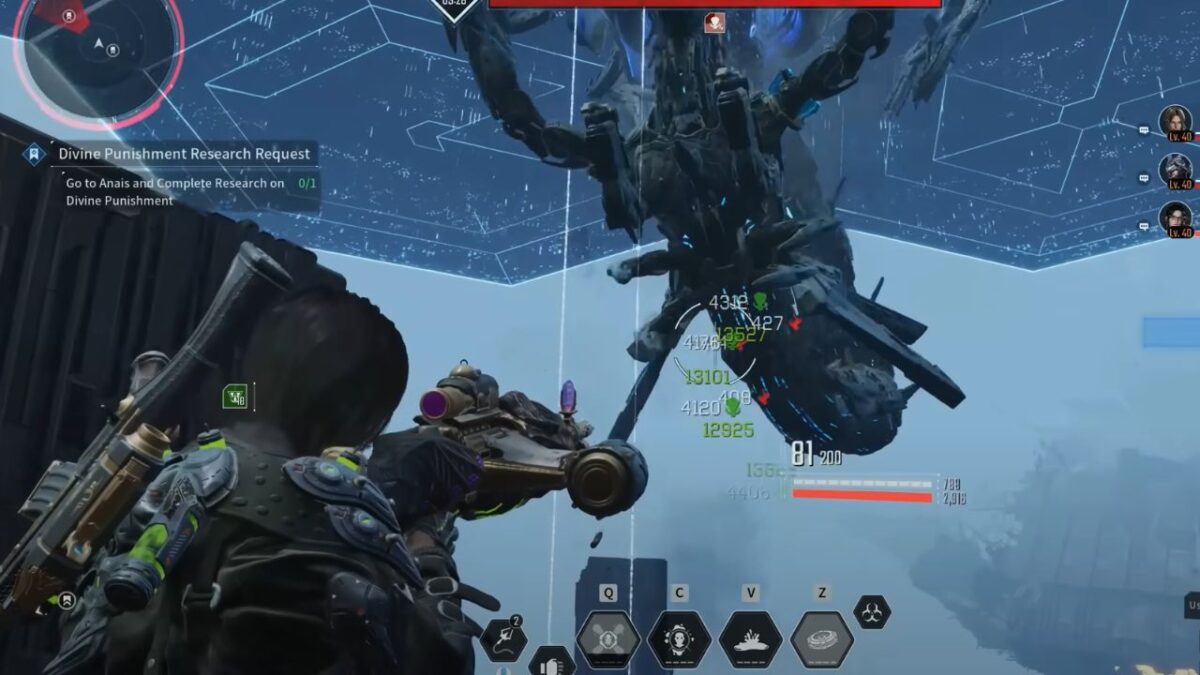1200x675 pixels.
Task: Click the boss icon under the red health bar
Action: click(714, 23)
